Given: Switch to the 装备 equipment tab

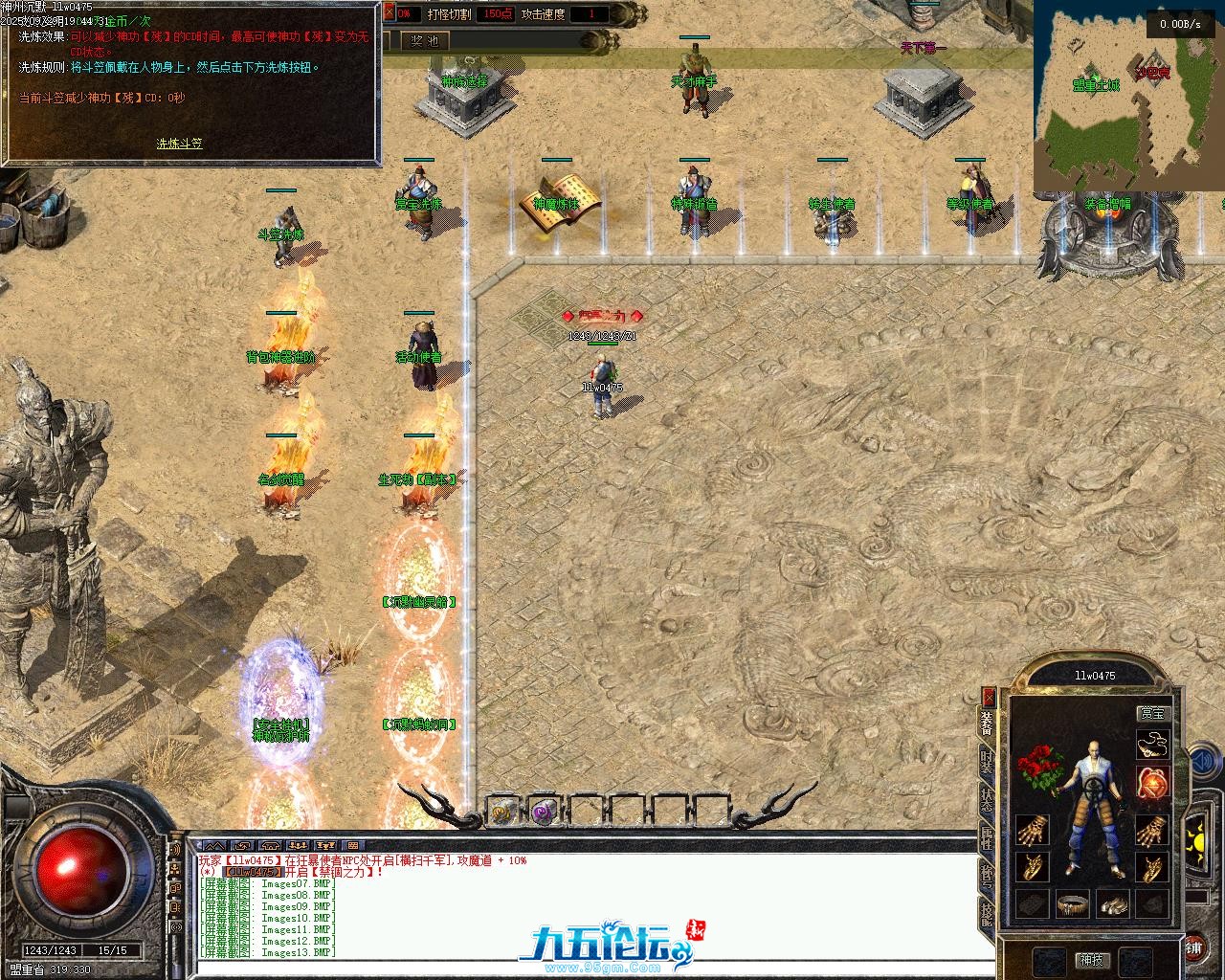Looking at the screenshot, I should pos(987,724).
